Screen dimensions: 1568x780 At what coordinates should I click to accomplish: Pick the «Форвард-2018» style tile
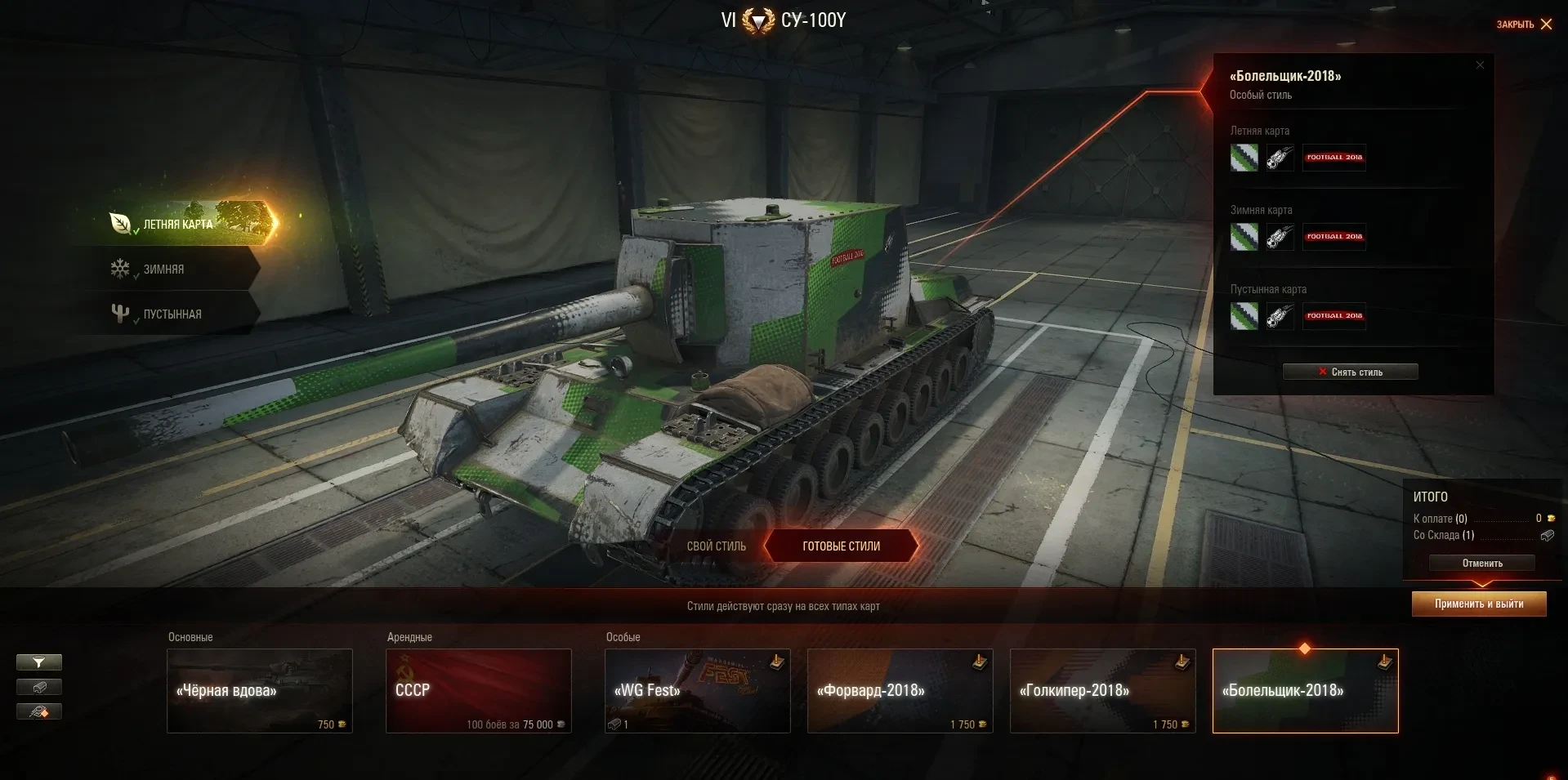point(900,691)
